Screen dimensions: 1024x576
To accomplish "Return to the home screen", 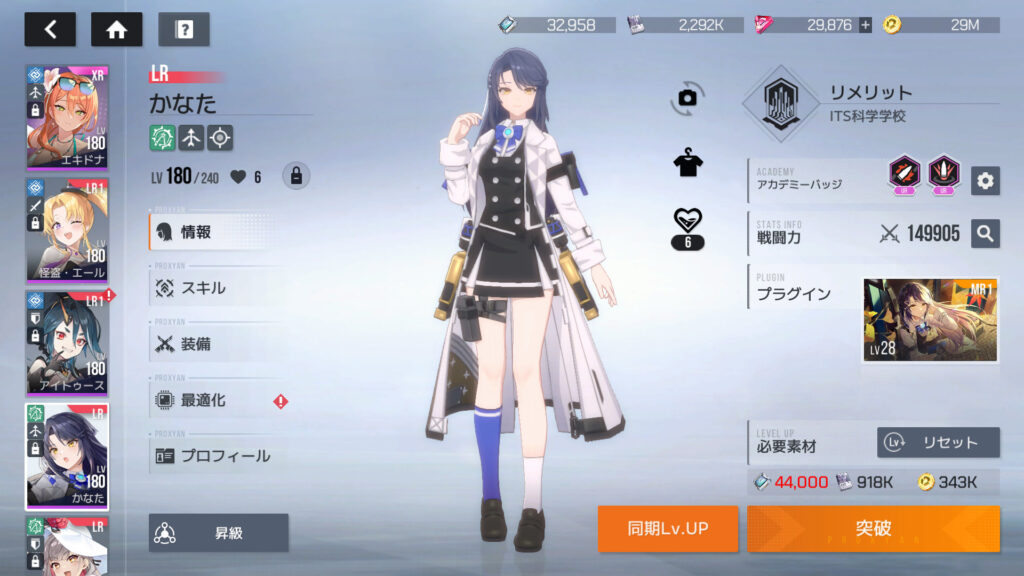I will click(116, 29).
